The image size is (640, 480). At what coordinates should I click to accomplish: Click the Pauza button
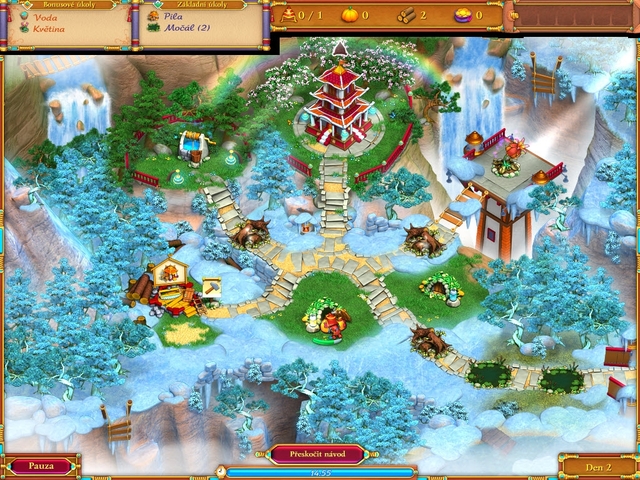click(39, 465)
